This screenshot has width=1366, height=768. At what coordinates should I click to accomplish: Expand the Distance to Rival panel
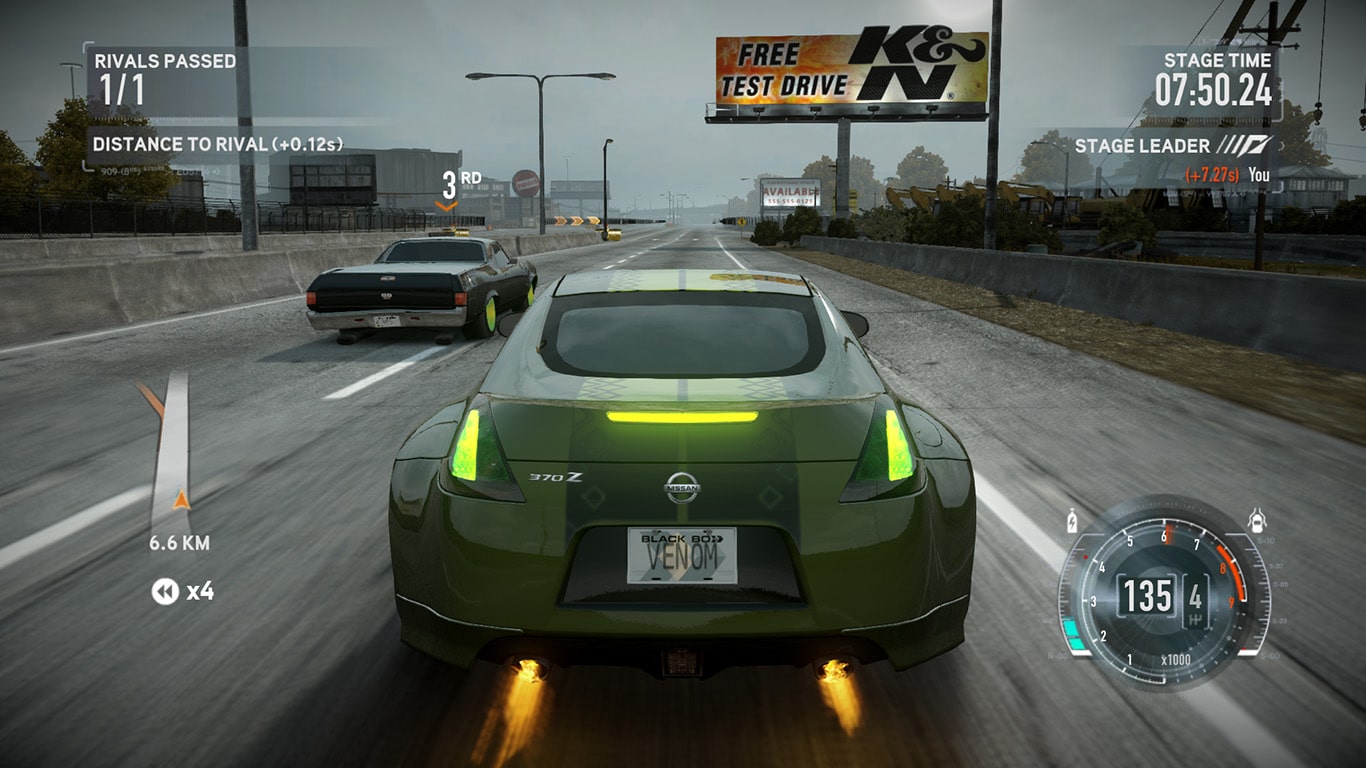click(217, 146)
